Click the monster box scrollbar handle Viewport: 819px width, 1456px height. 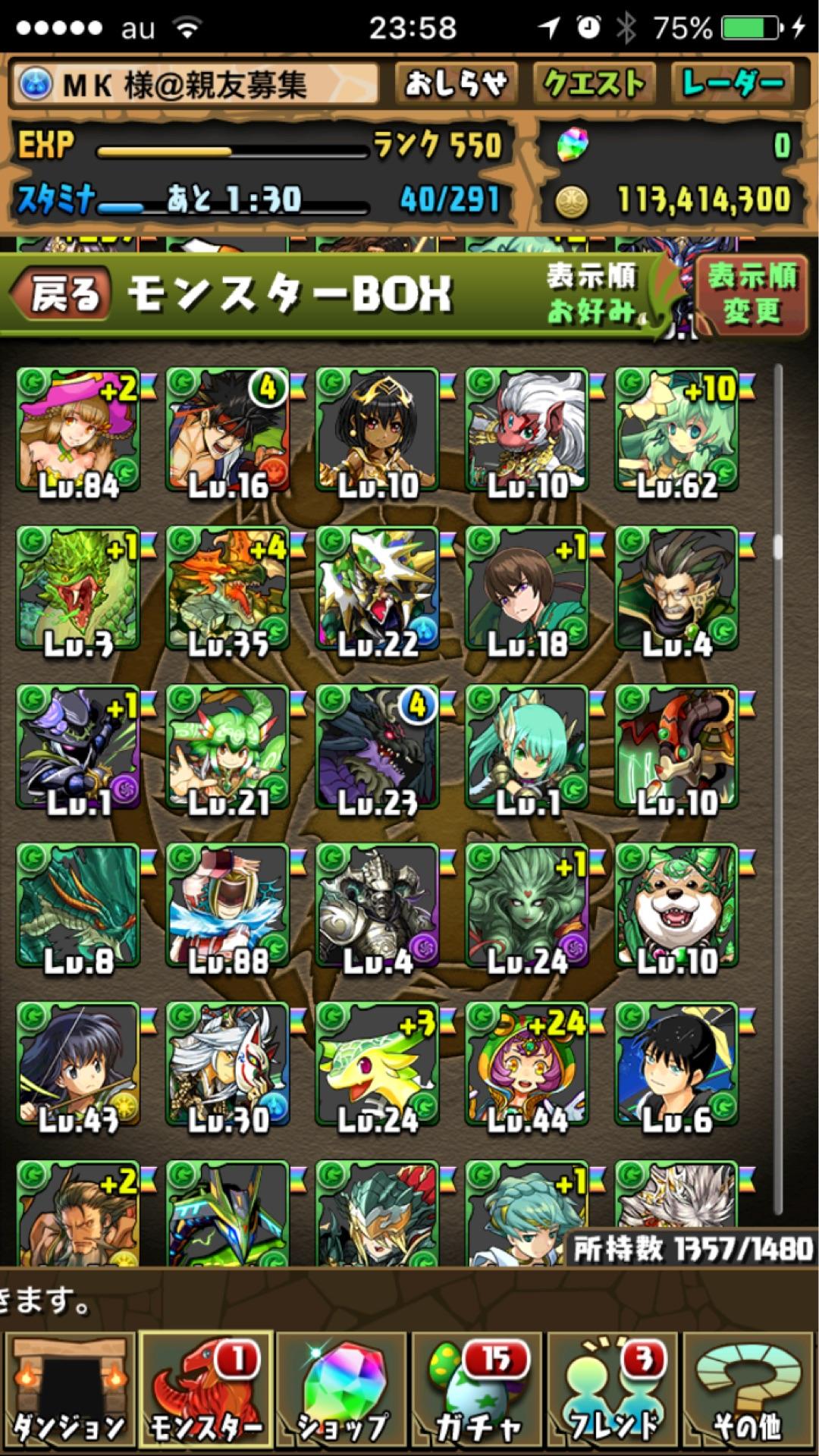777,546
